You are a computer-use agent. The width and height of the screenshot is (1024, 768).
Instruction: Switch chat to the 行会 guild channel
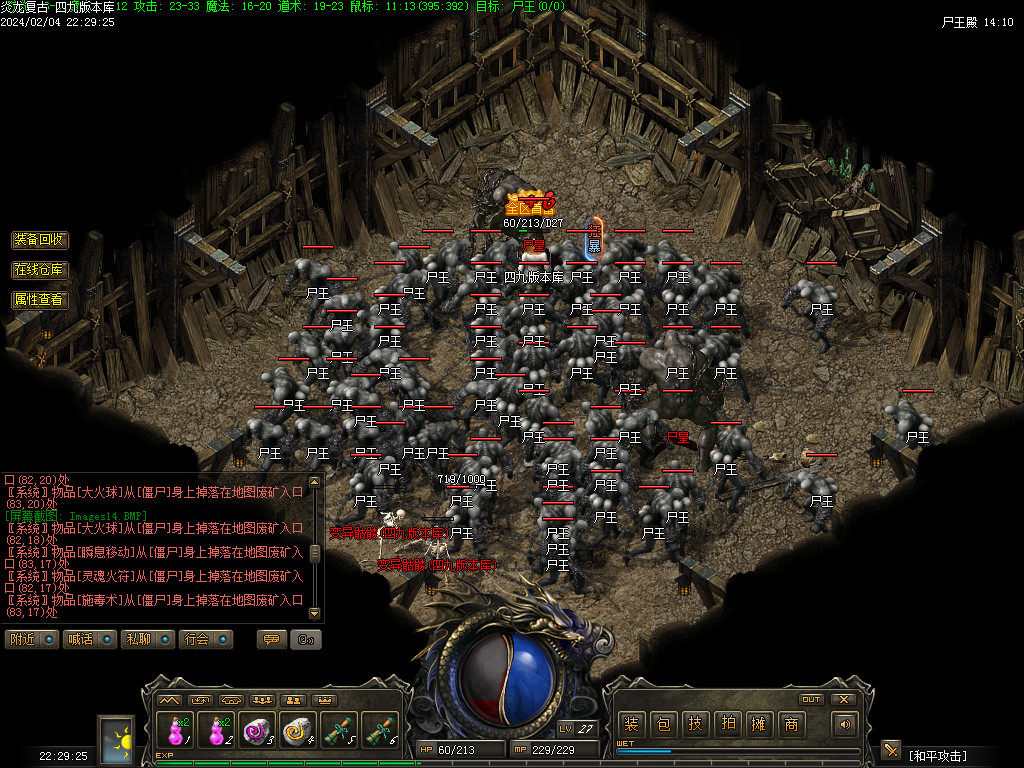click(x=205, y=639)
